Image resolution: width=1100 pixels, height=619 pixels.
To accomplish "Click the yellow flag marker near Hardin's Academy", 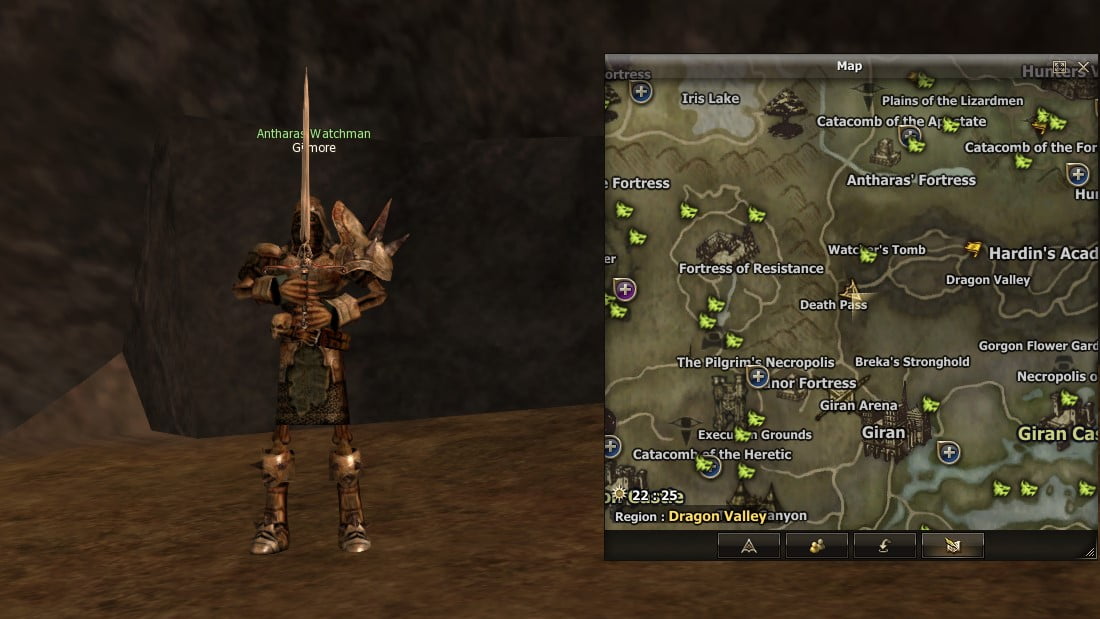I will pyautogui.click(x=973, y=249).
